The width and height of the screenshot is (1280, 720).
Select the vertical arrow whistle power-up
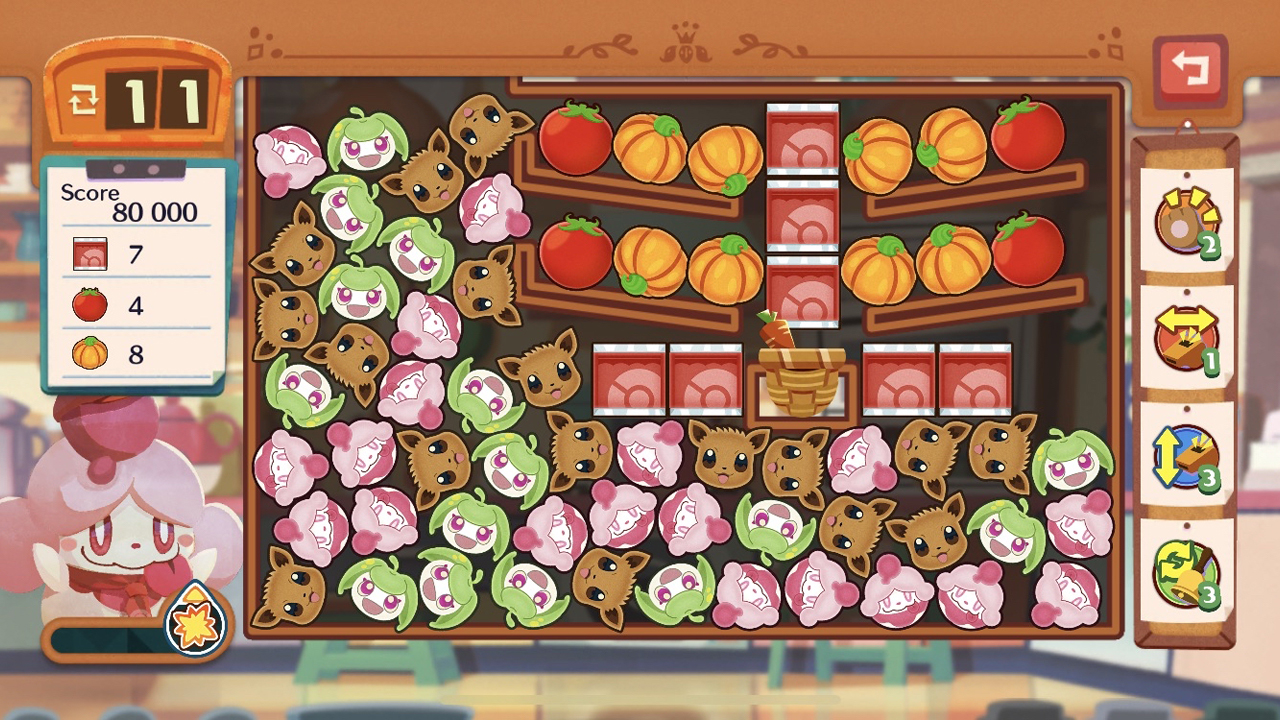pyautogui.click(x=1187, y=454)
